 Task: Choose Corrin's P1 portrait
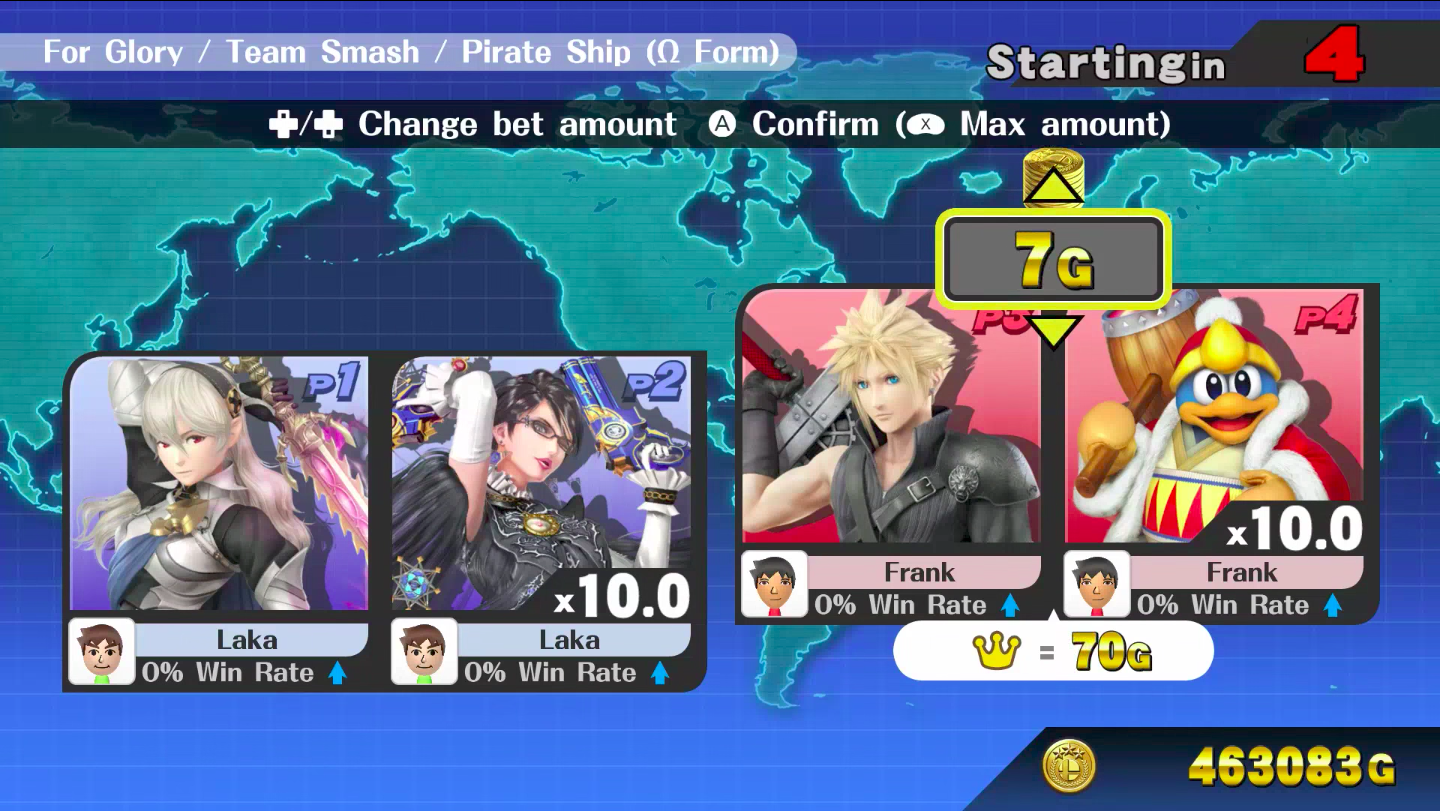click(x=219, y=483)
